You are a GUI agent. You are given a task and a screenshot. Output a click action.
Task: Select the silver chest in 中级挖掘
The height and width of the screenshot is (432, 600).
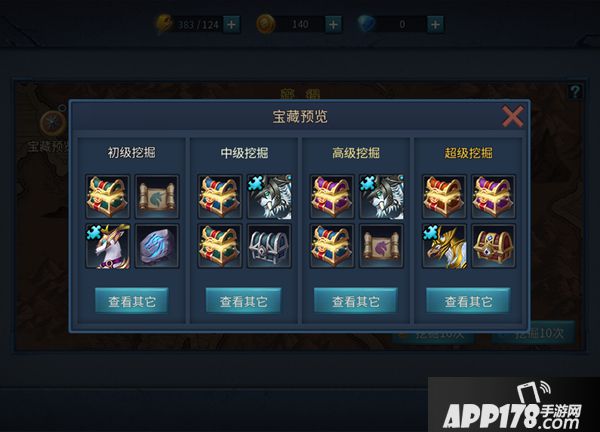[267, 243]
